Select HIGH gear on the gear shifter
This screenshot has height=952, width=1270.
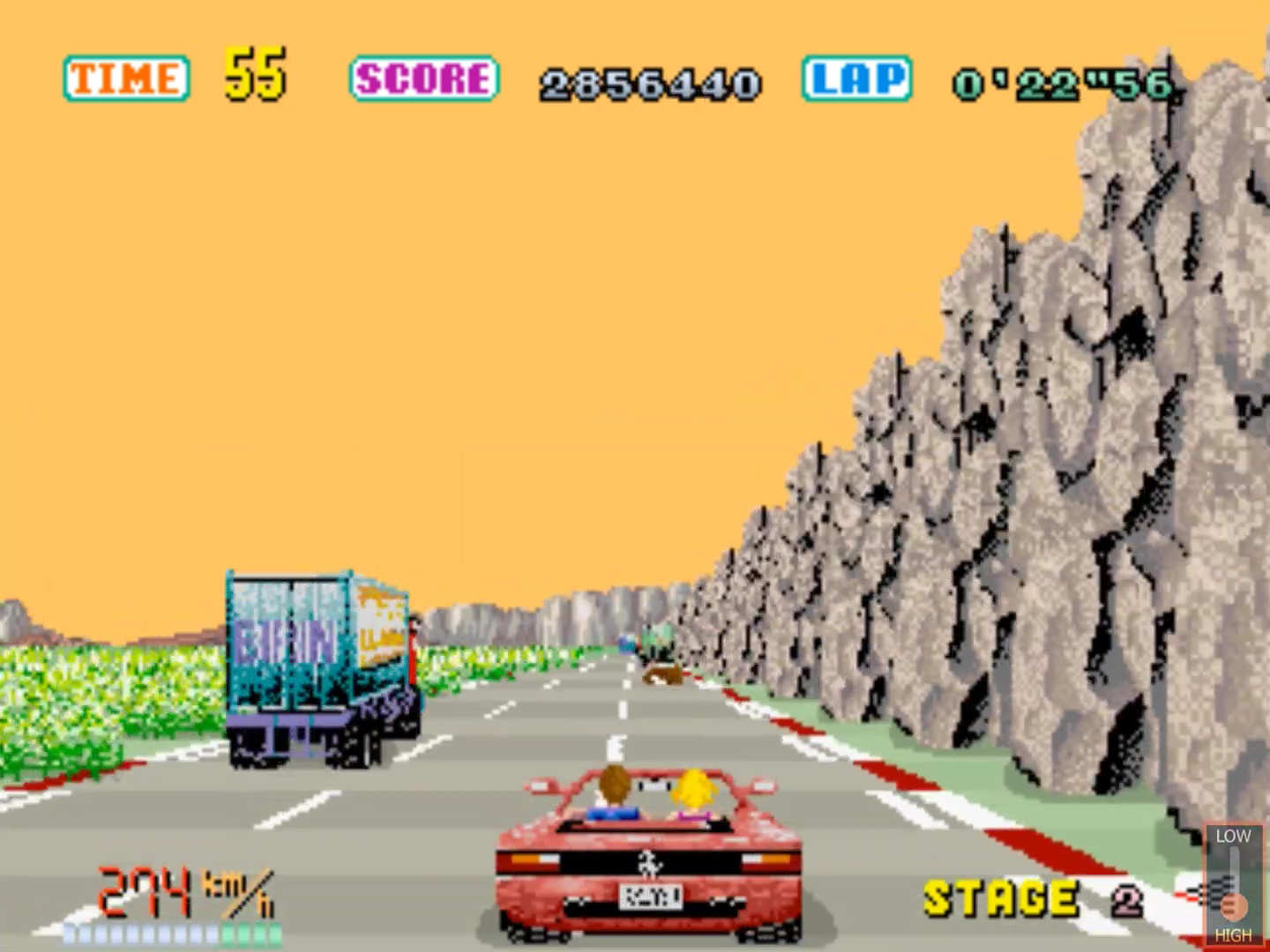1233,935
